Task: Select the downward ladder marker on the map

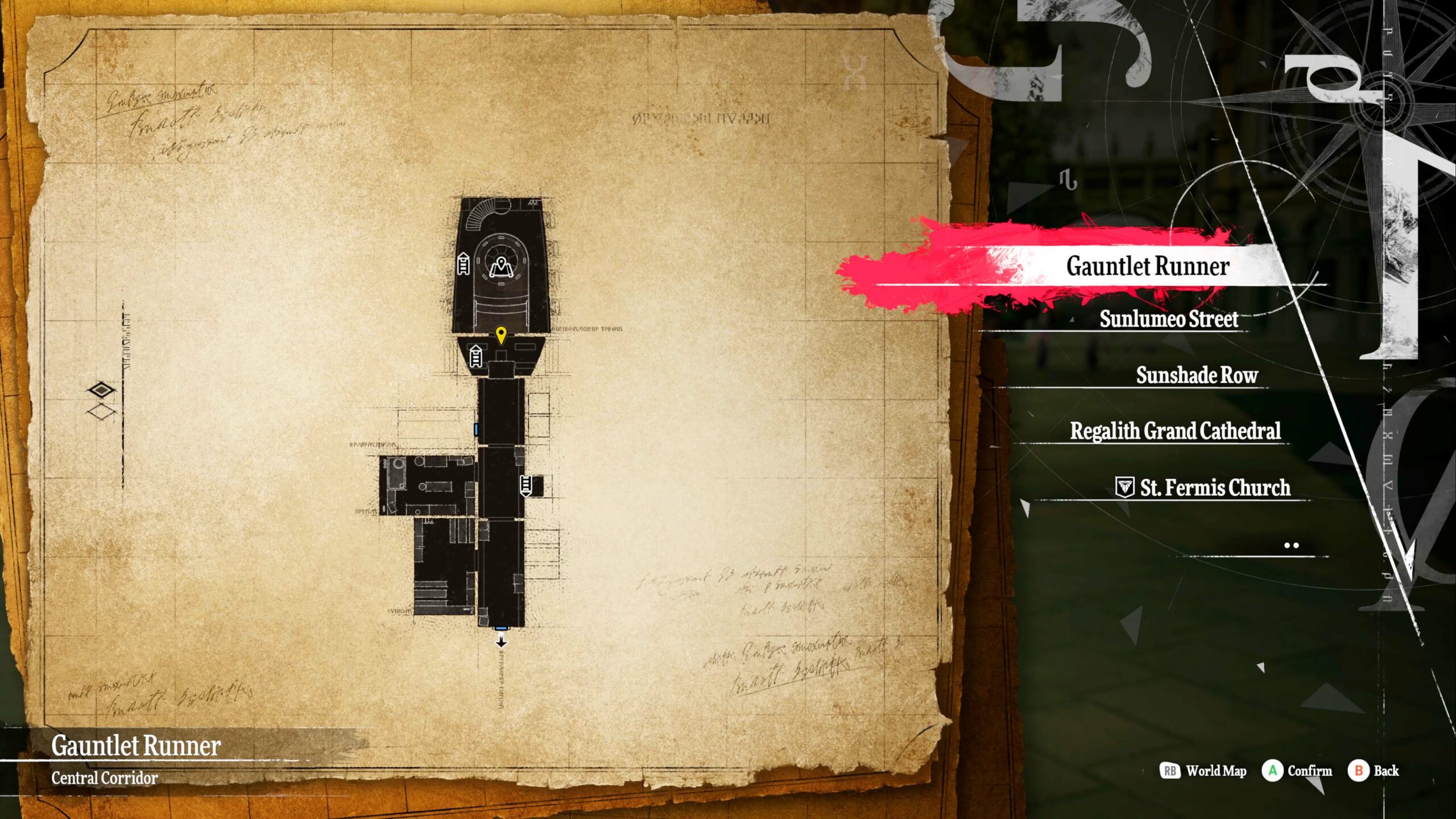Action: [526, 485]
